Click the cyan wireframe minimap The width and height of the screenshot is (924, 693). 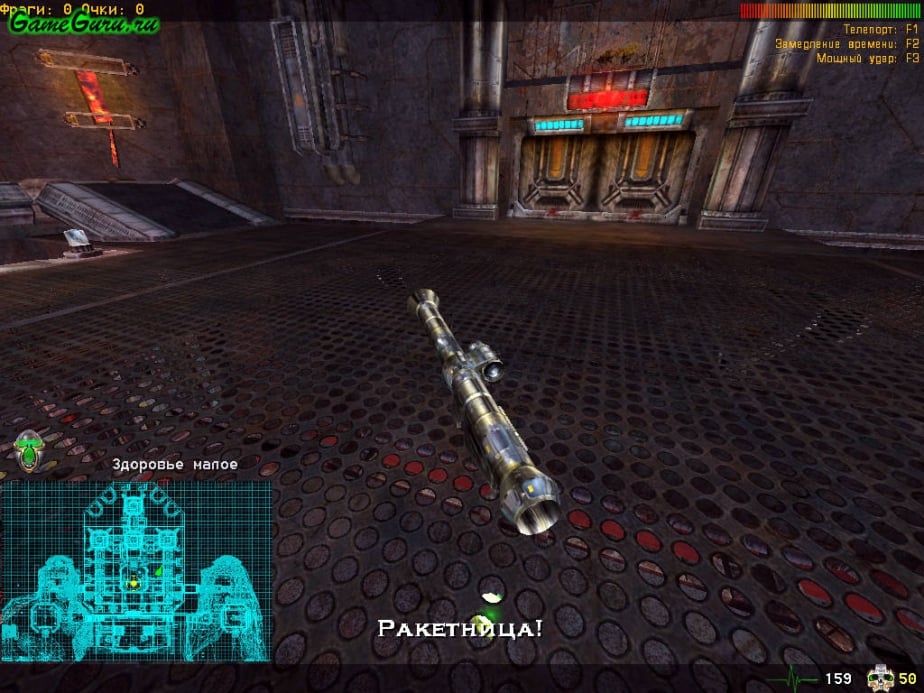tap(137, 568)
